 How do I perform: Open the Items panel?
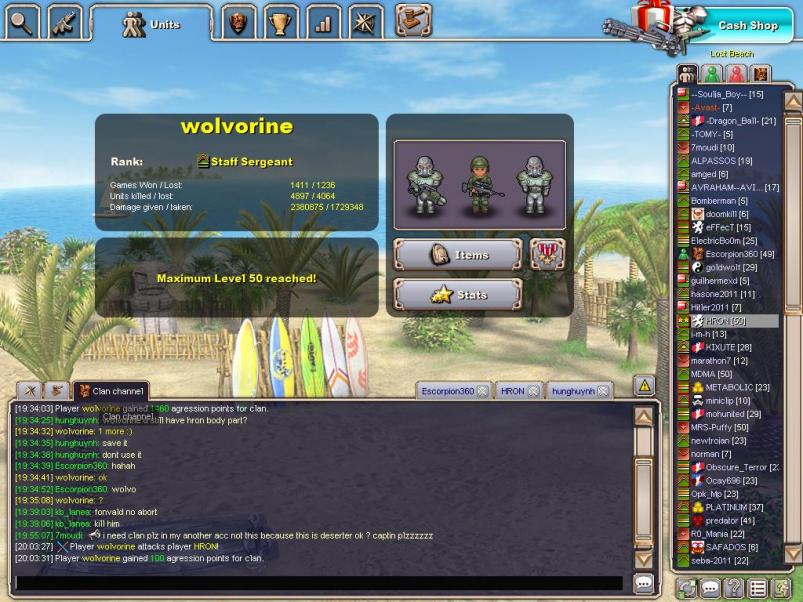pos(458,255)
